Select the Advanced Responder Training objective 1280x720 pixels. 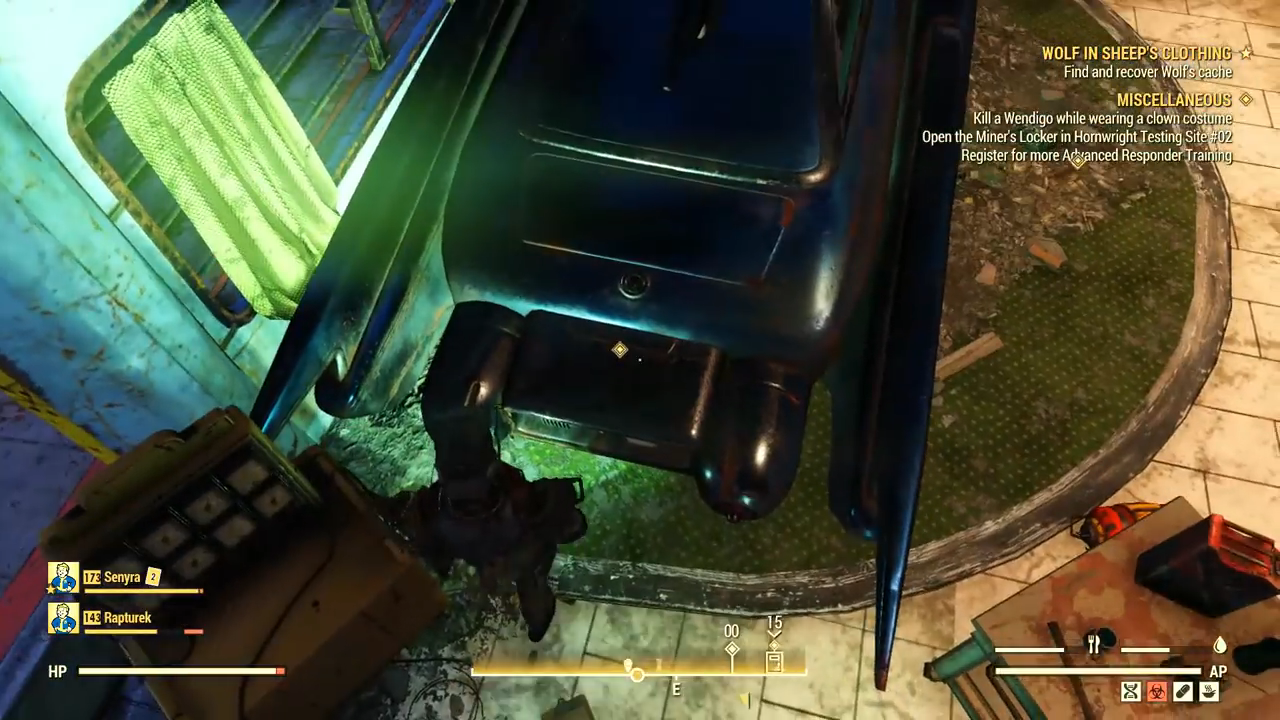coord(1096,156)
